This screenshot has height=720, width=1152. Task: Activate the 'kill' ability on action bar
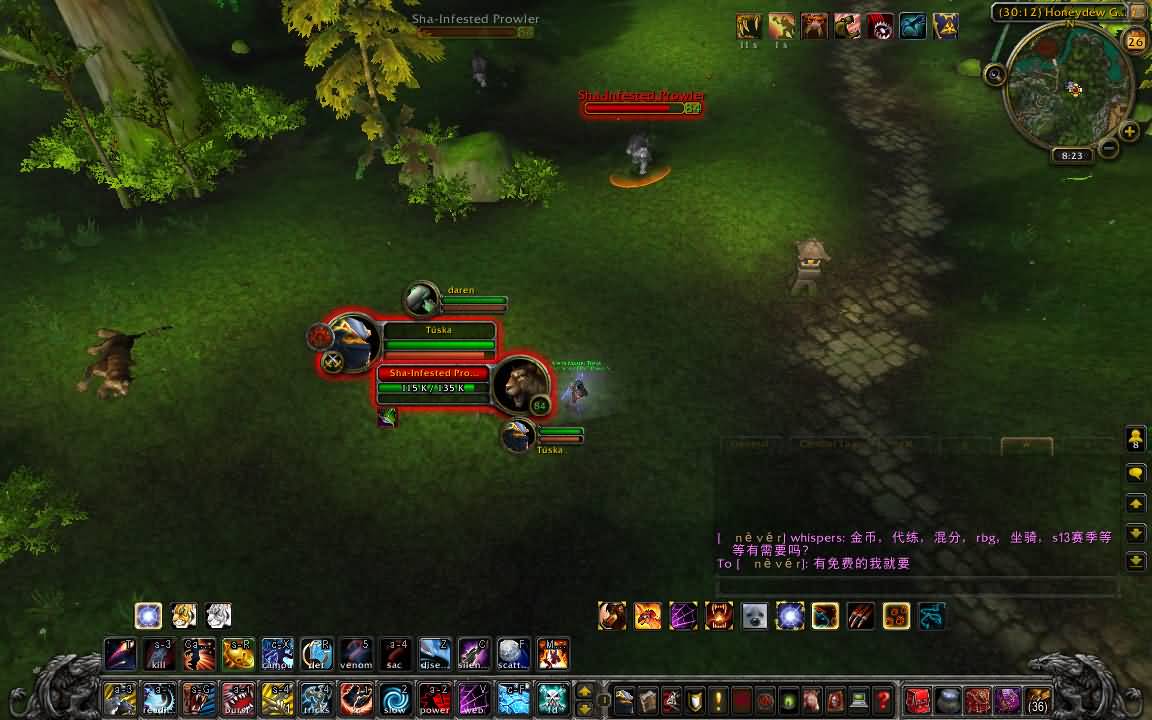pyautogui.click(x=160, y=654)
